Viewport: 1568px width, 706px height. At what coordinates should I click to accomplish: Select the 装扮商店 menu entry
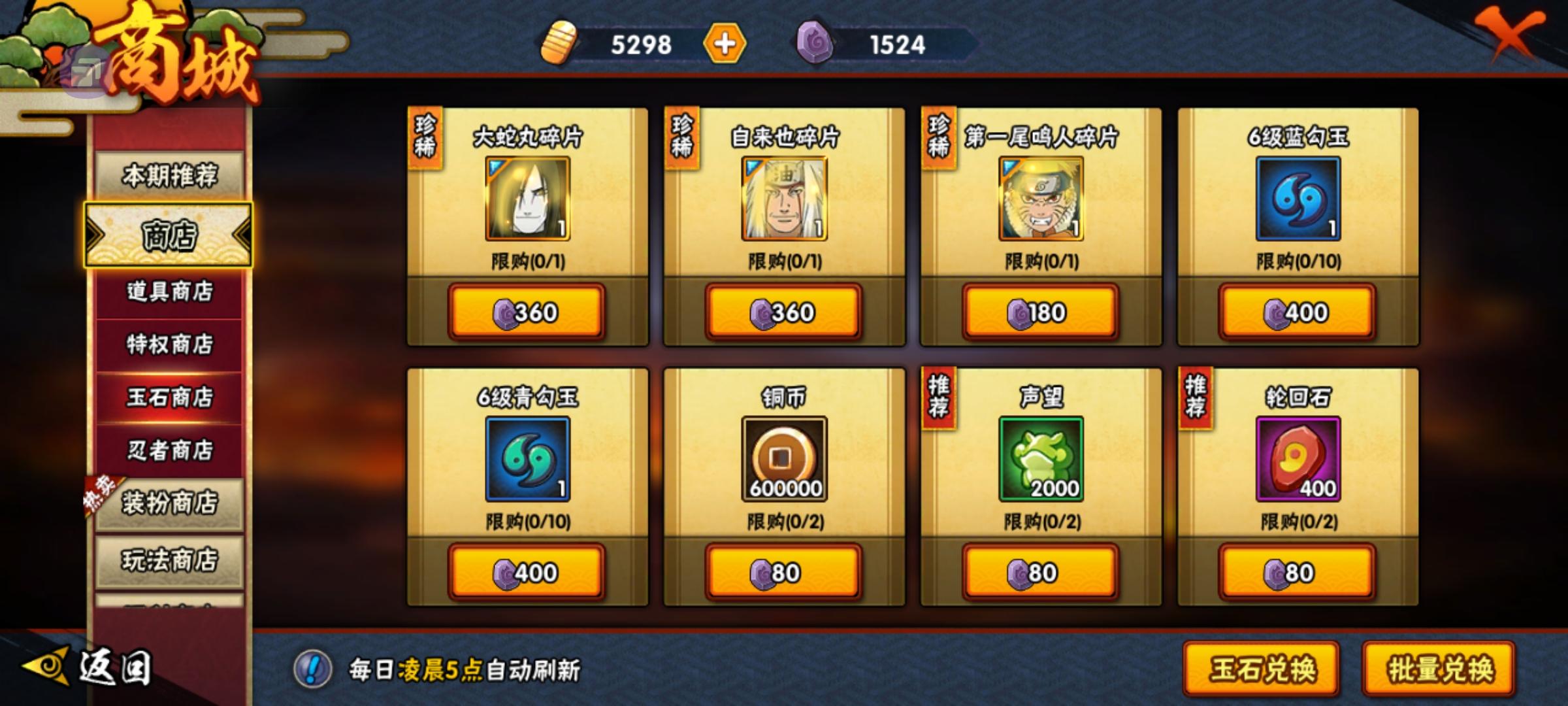click(x=169, y=503)
